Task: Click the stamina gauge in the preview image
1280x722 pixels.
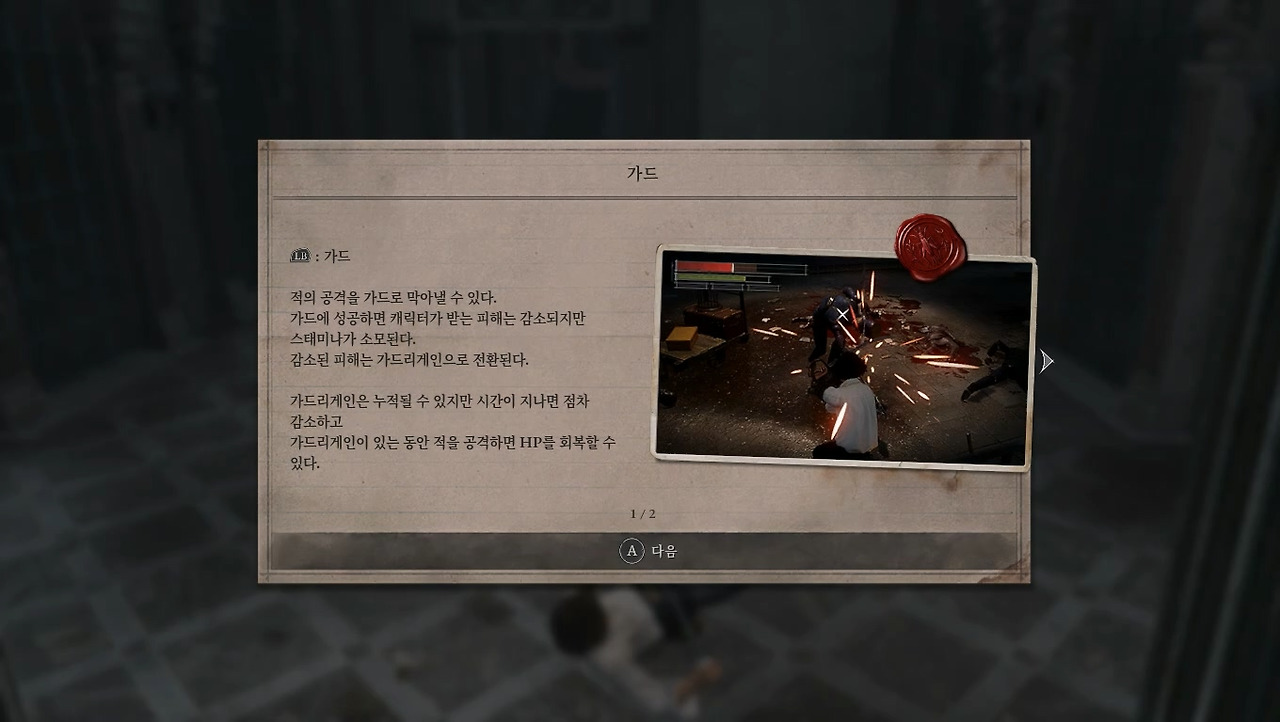Action: pyautogui.click(x=707, y=279)
